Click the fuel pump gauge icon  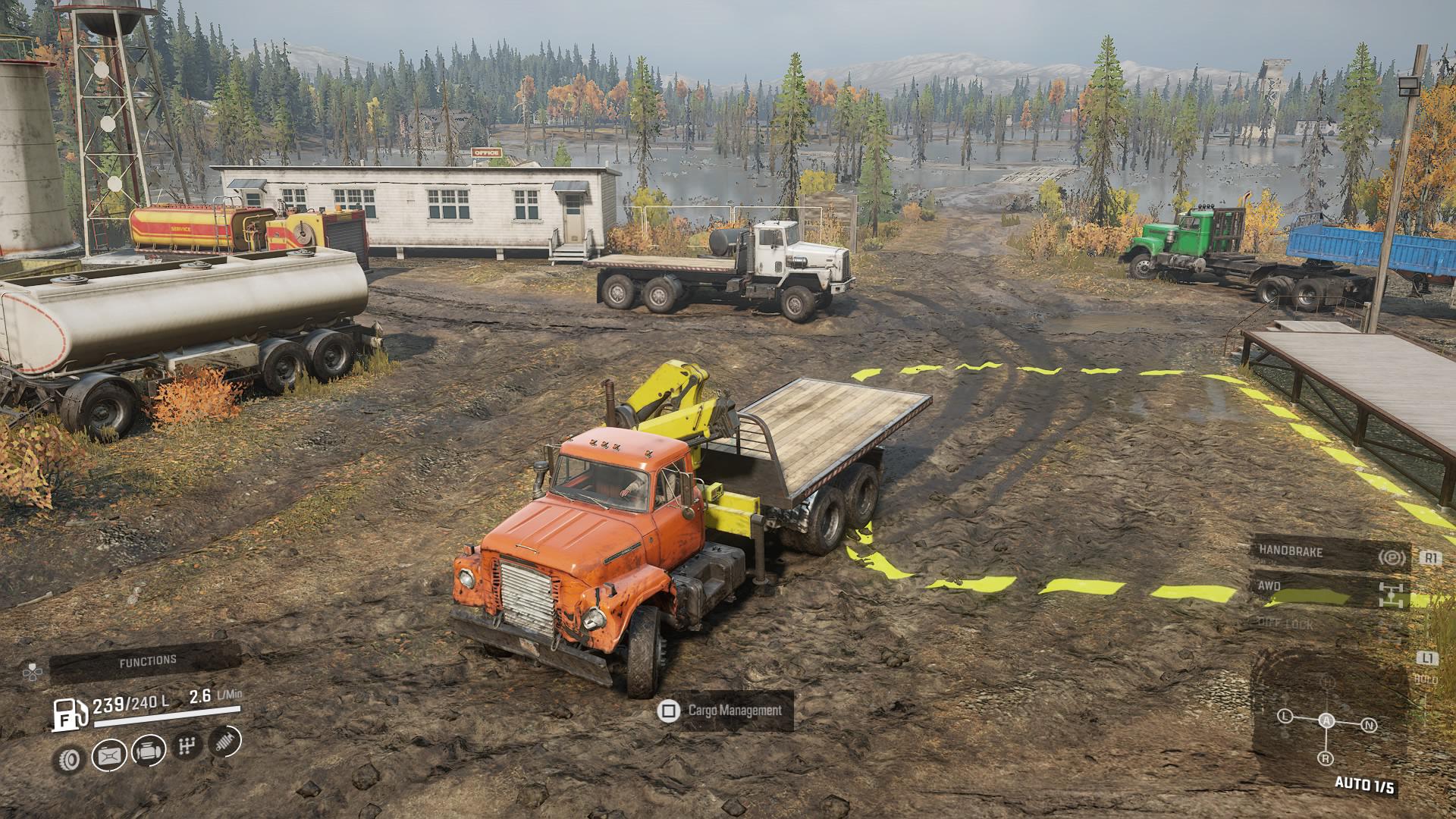tap(68, 714)
